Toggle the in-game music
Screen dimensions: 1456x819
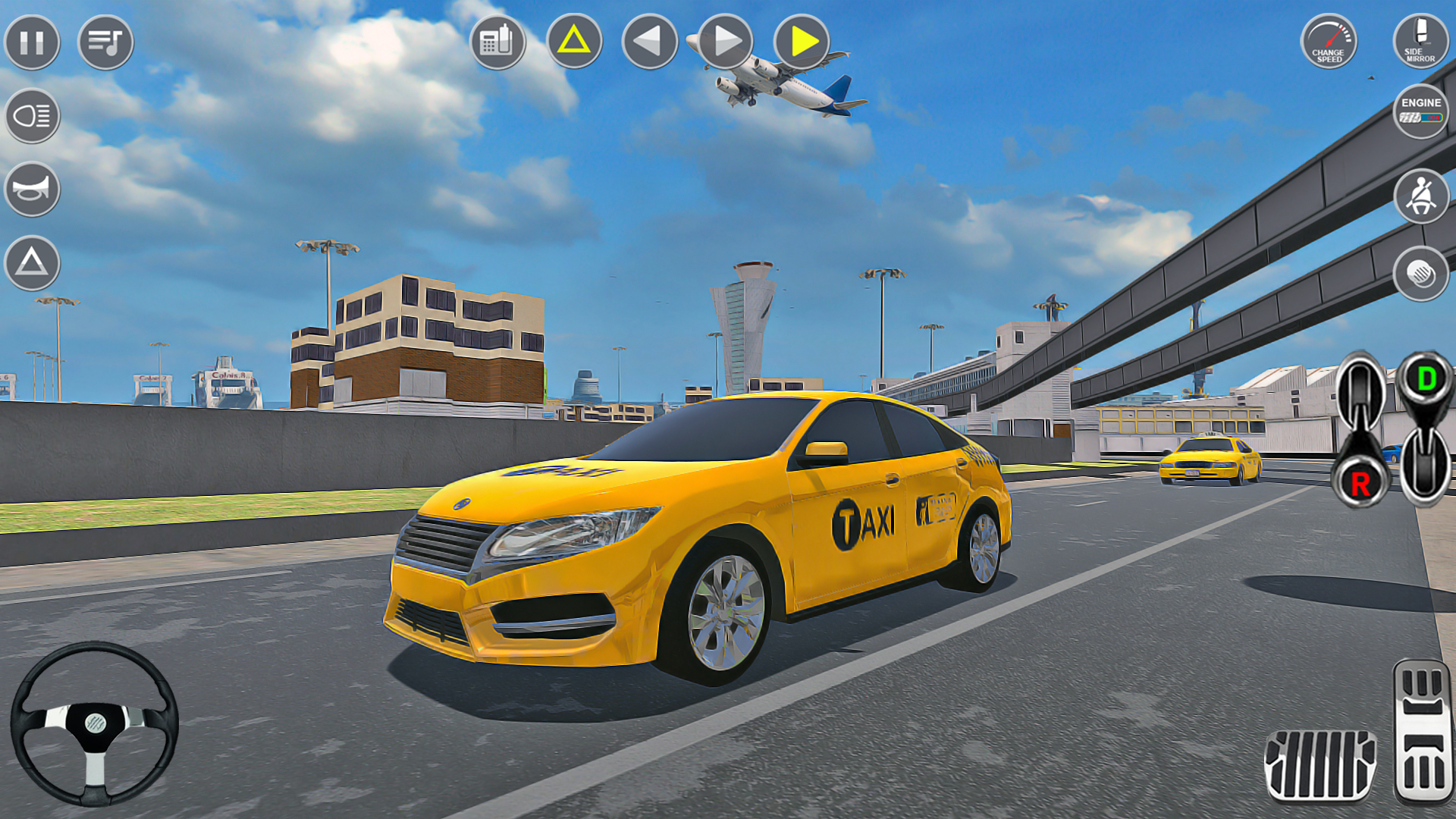105,43
